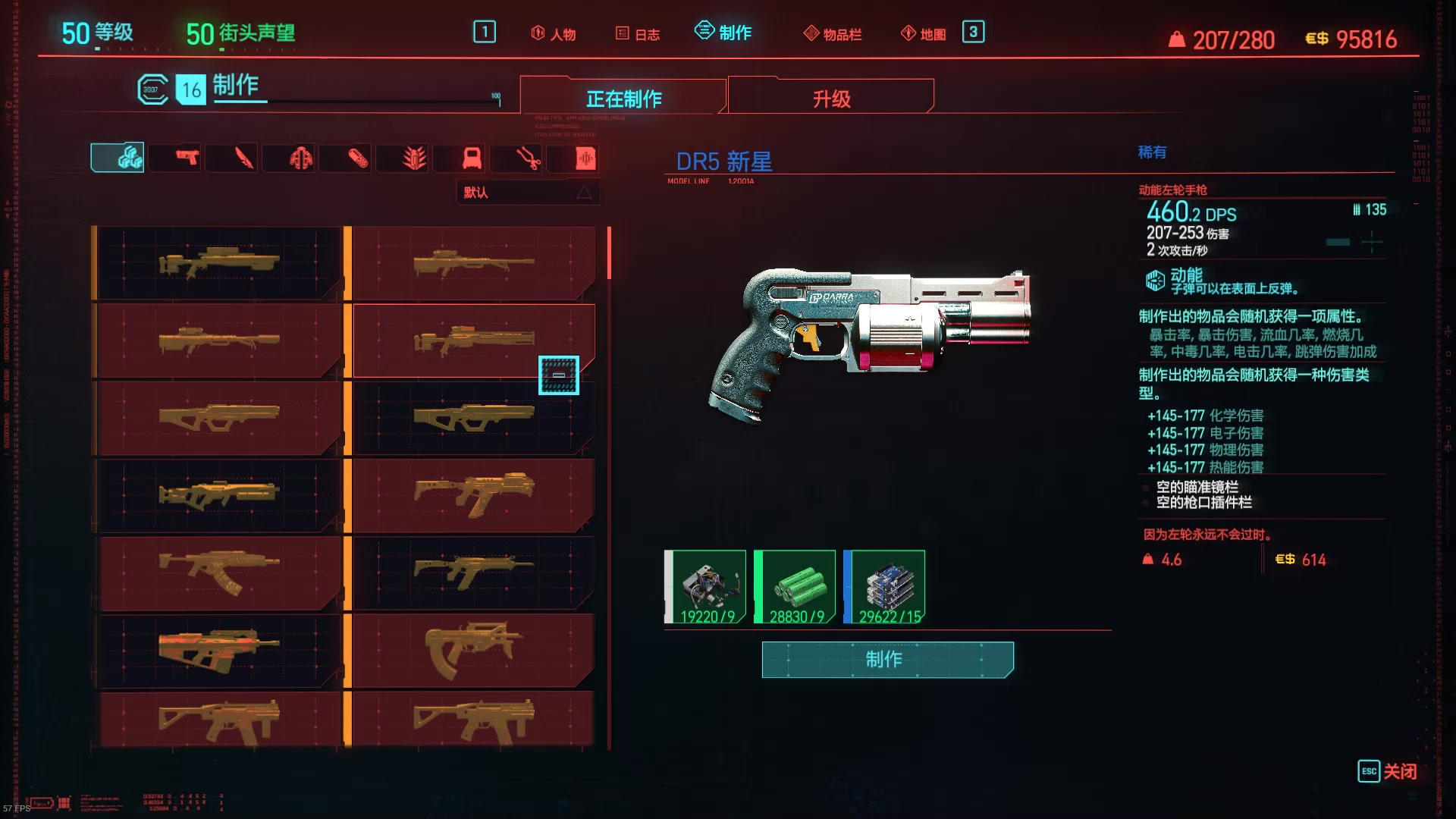1456x819 pixels.
Task: Show all items with the cubes filter
Action: pos(118,158)
